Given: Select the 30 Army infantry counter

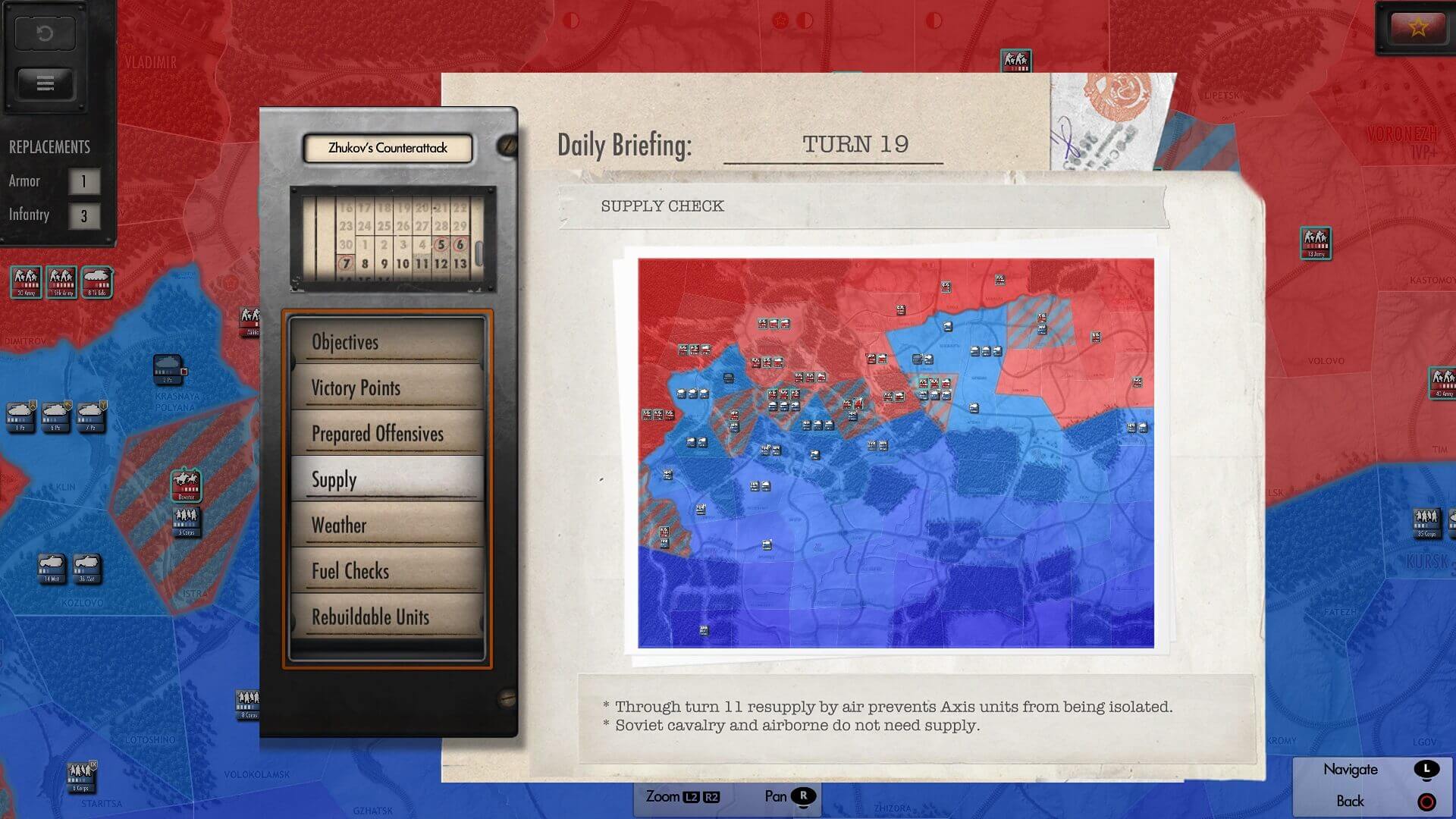Looking at the screenshot, I should pos(27,281).
